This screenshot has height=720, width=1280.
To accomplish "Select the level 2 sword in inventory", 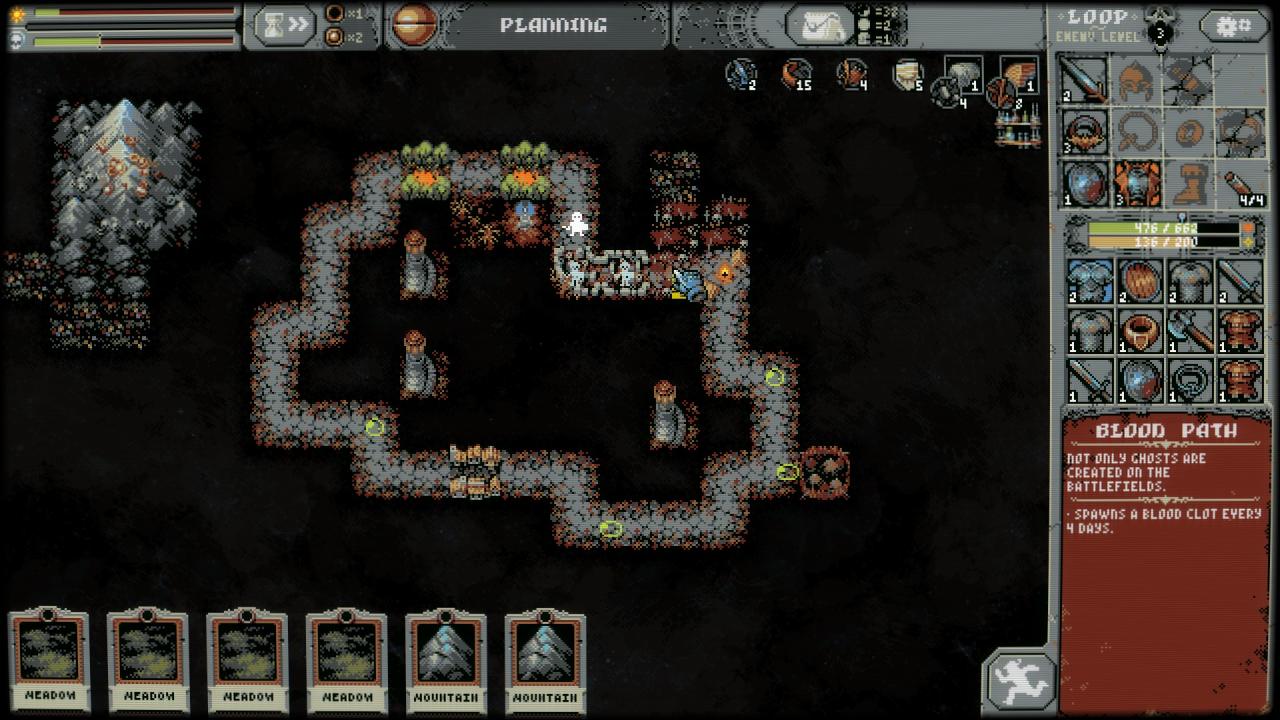I will click(1240, 281).
